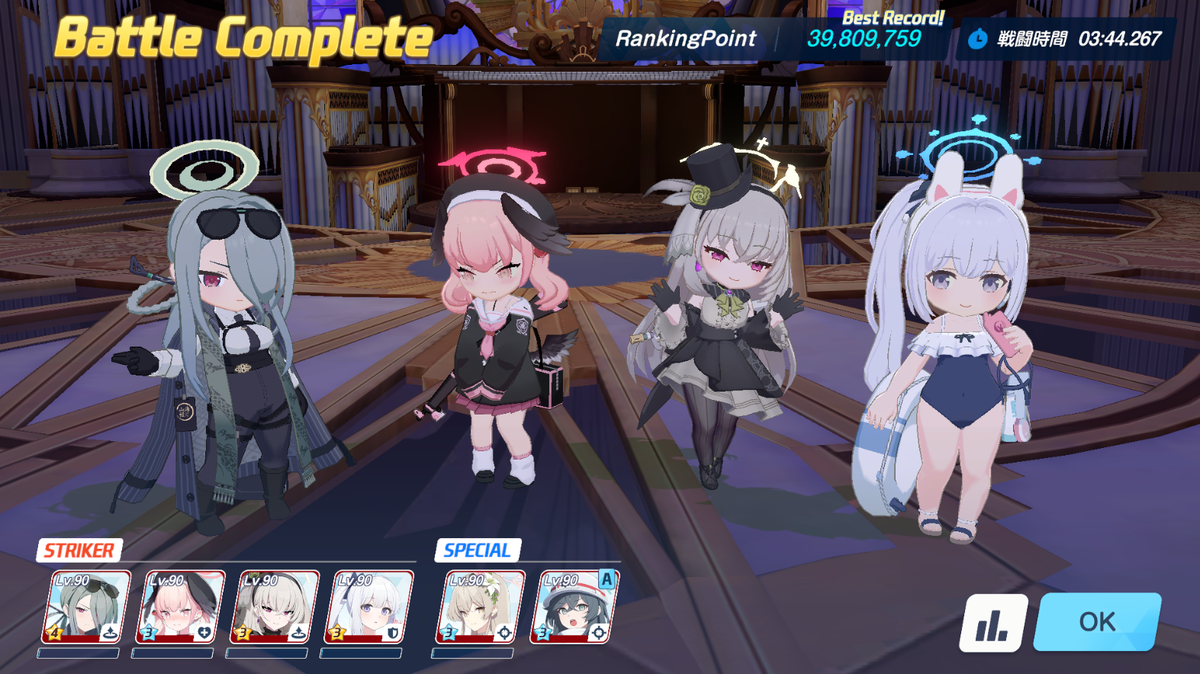Confirm the battle result with OK
This screenshot has height=674, width=1200.
pyautogui.click(x=1097, y=622)
